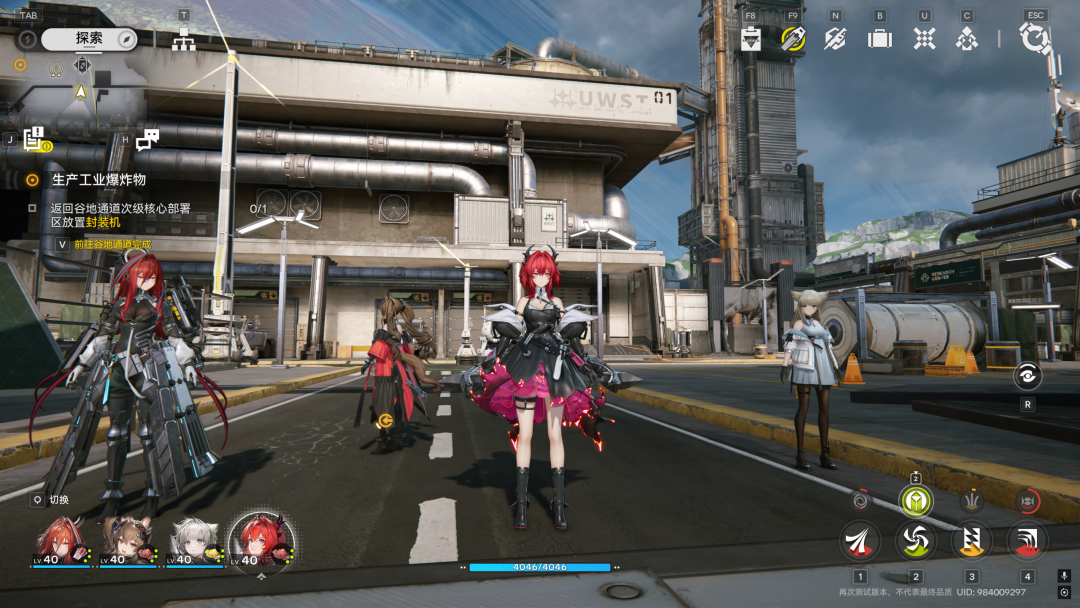The height and width of the screenshot is (608, 1080).
Task: Open the main menu gear icon
Action: tap(1034, 39)
